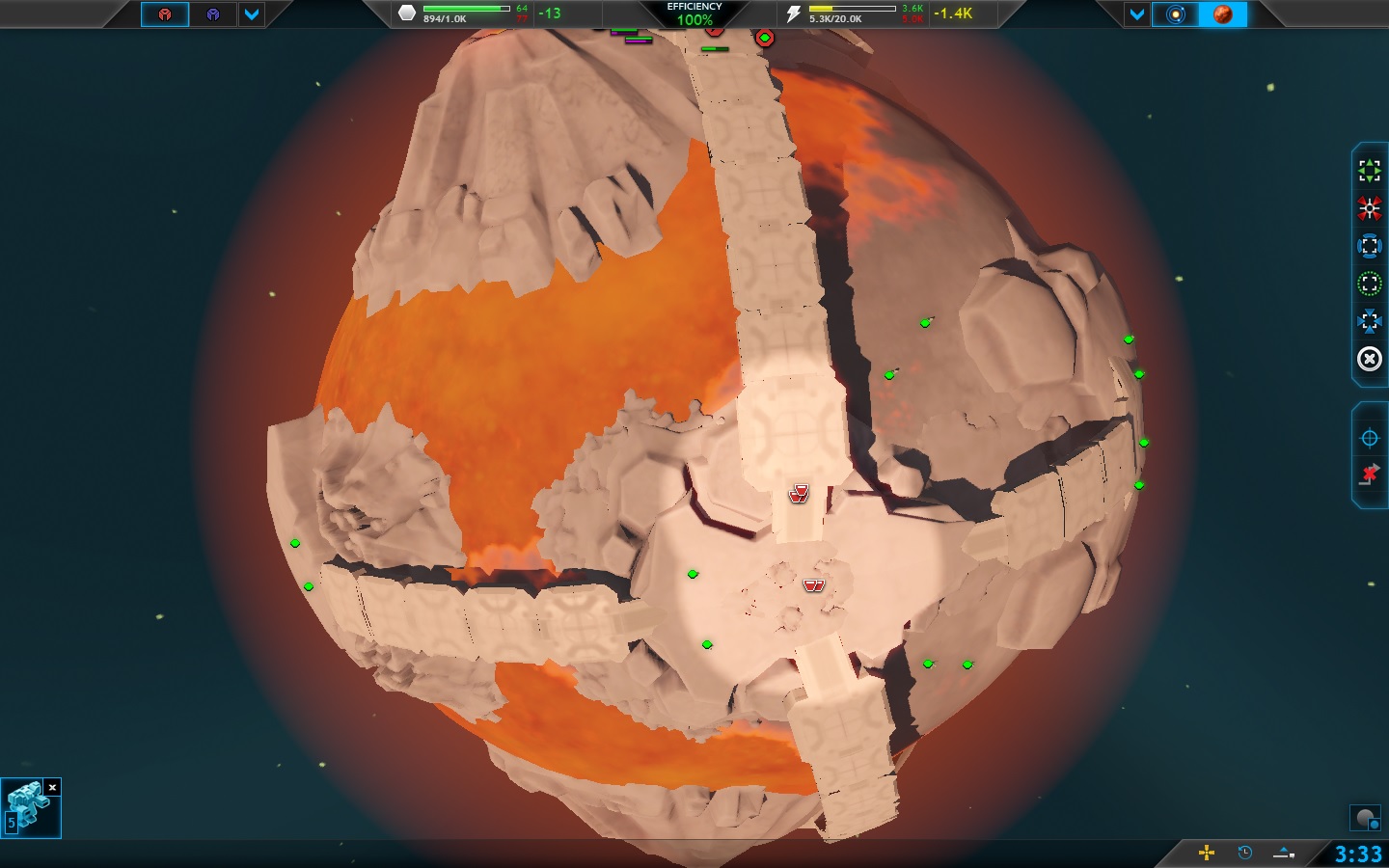Activate the red crosshair attack command
The width and height of the screenshot is (1389, 868).
pyautogui.click(x=1369, y=208)
